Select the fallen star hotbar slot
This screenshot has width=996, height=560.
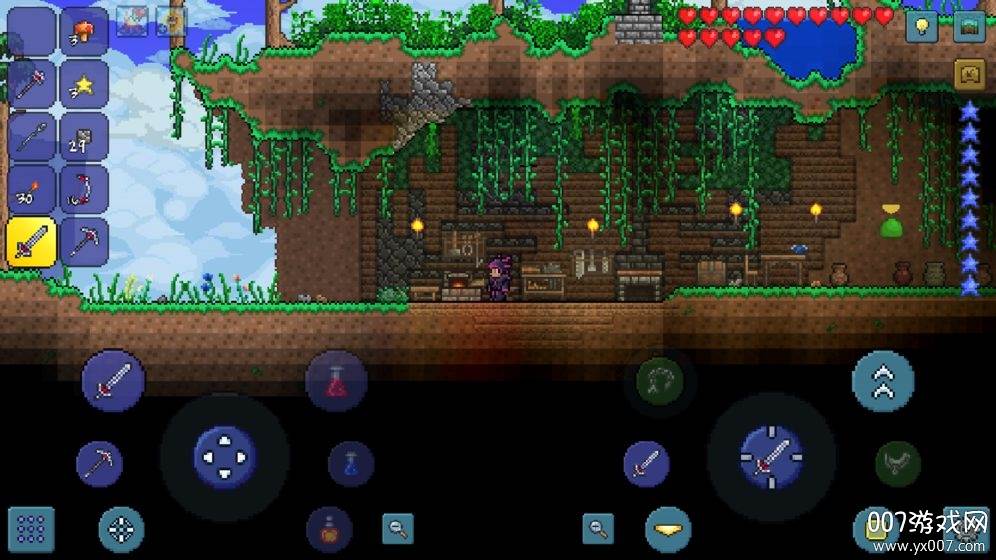pyautogui.click(x=84, y=83)
